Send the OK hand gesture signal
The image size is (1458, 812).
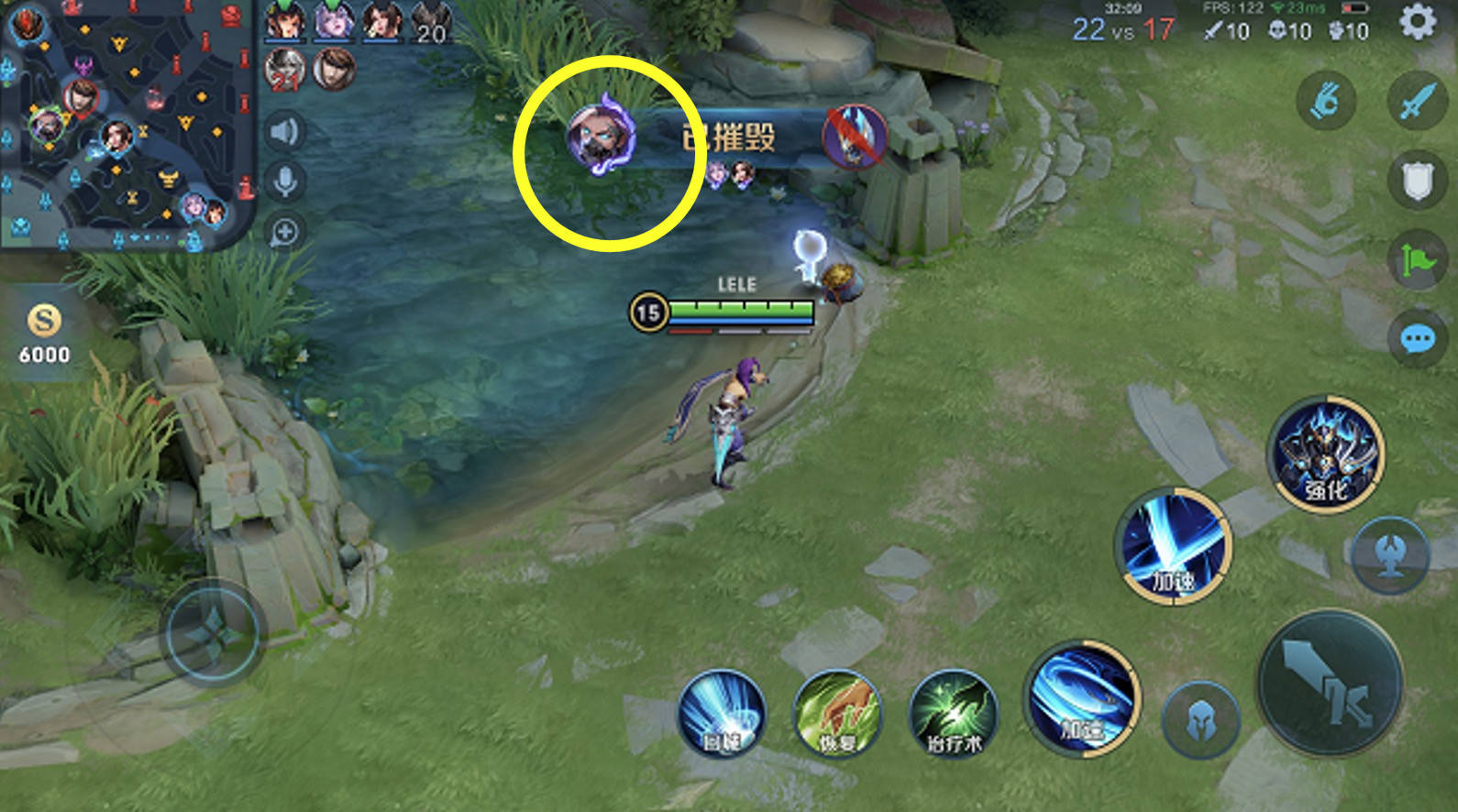click(x=1326, y=99)
